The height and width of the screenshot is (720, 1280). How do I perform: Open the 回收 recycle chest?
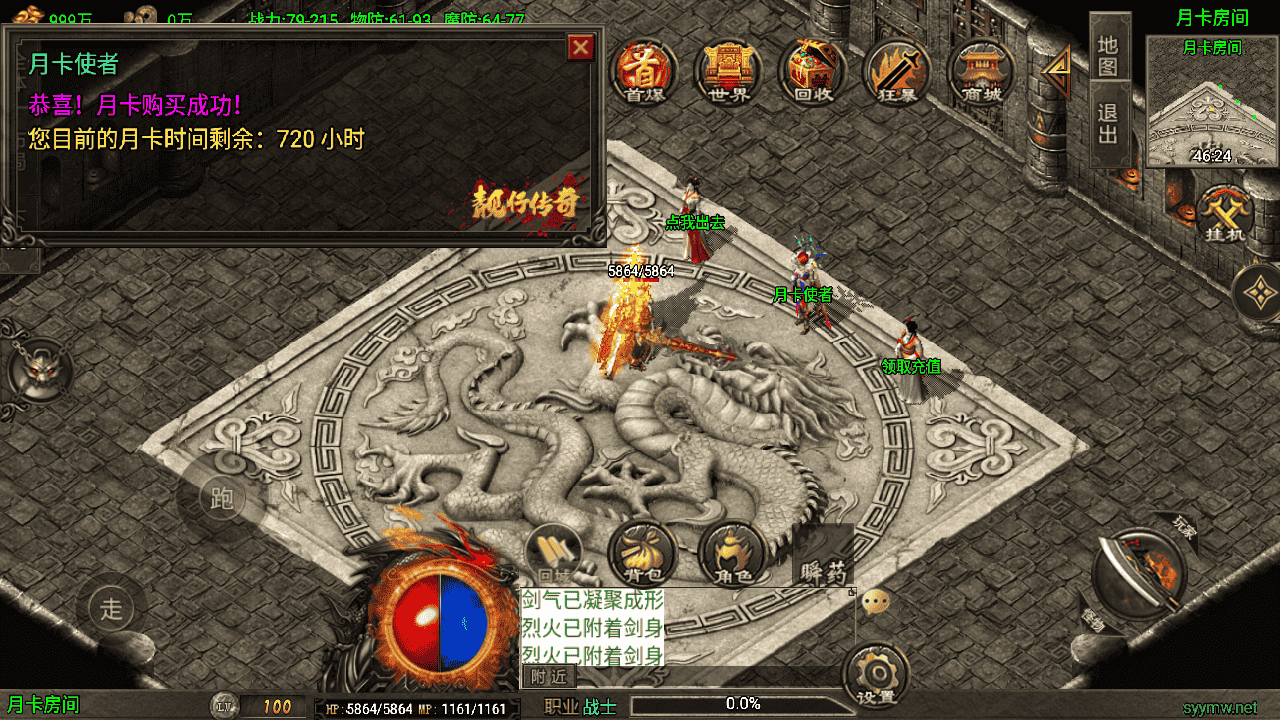pyautogui.click(x=812, y=70)
